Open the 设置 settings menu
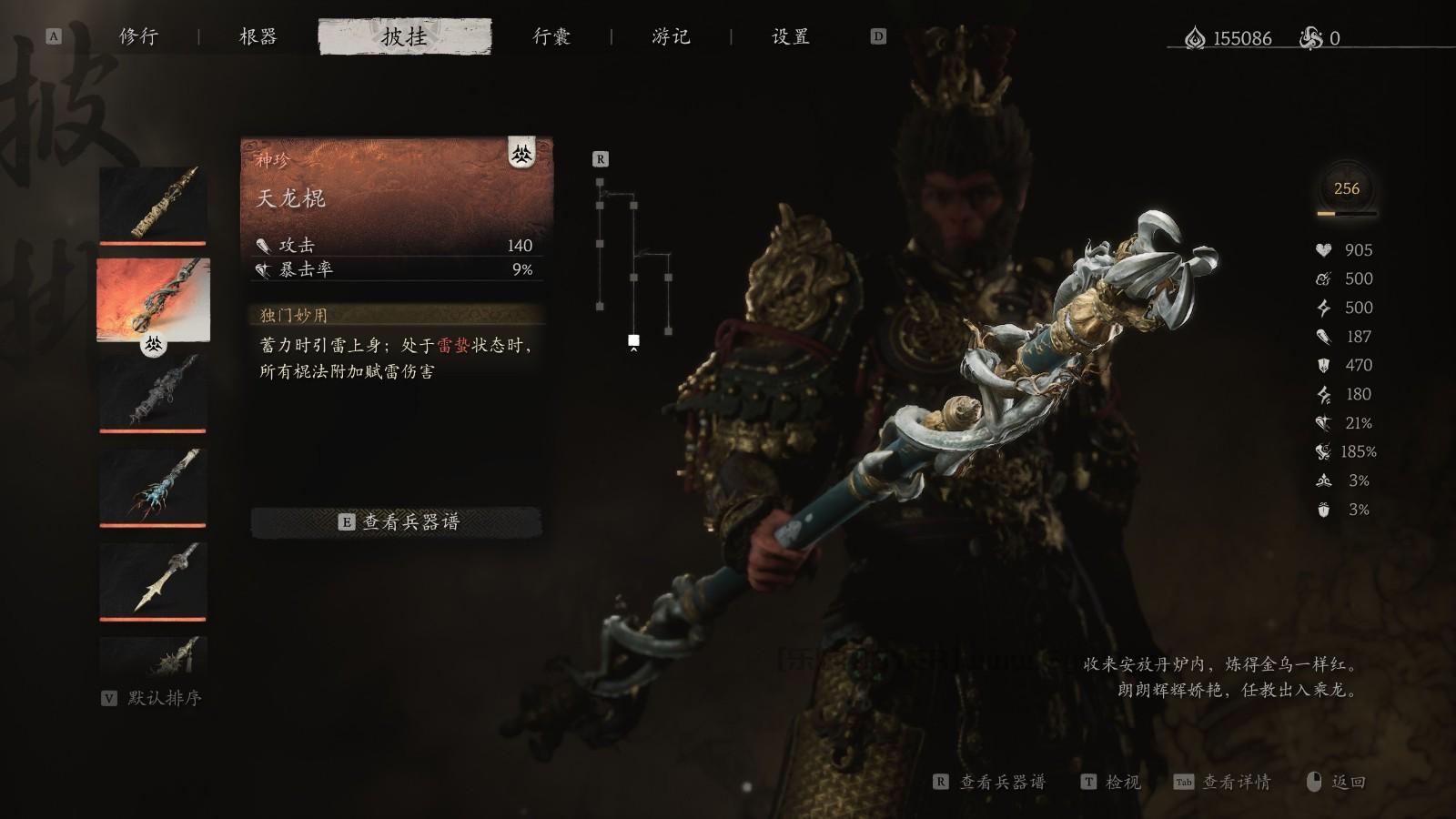The height and width of the screenshot is (819, 1456). click(x=788, y=37)
